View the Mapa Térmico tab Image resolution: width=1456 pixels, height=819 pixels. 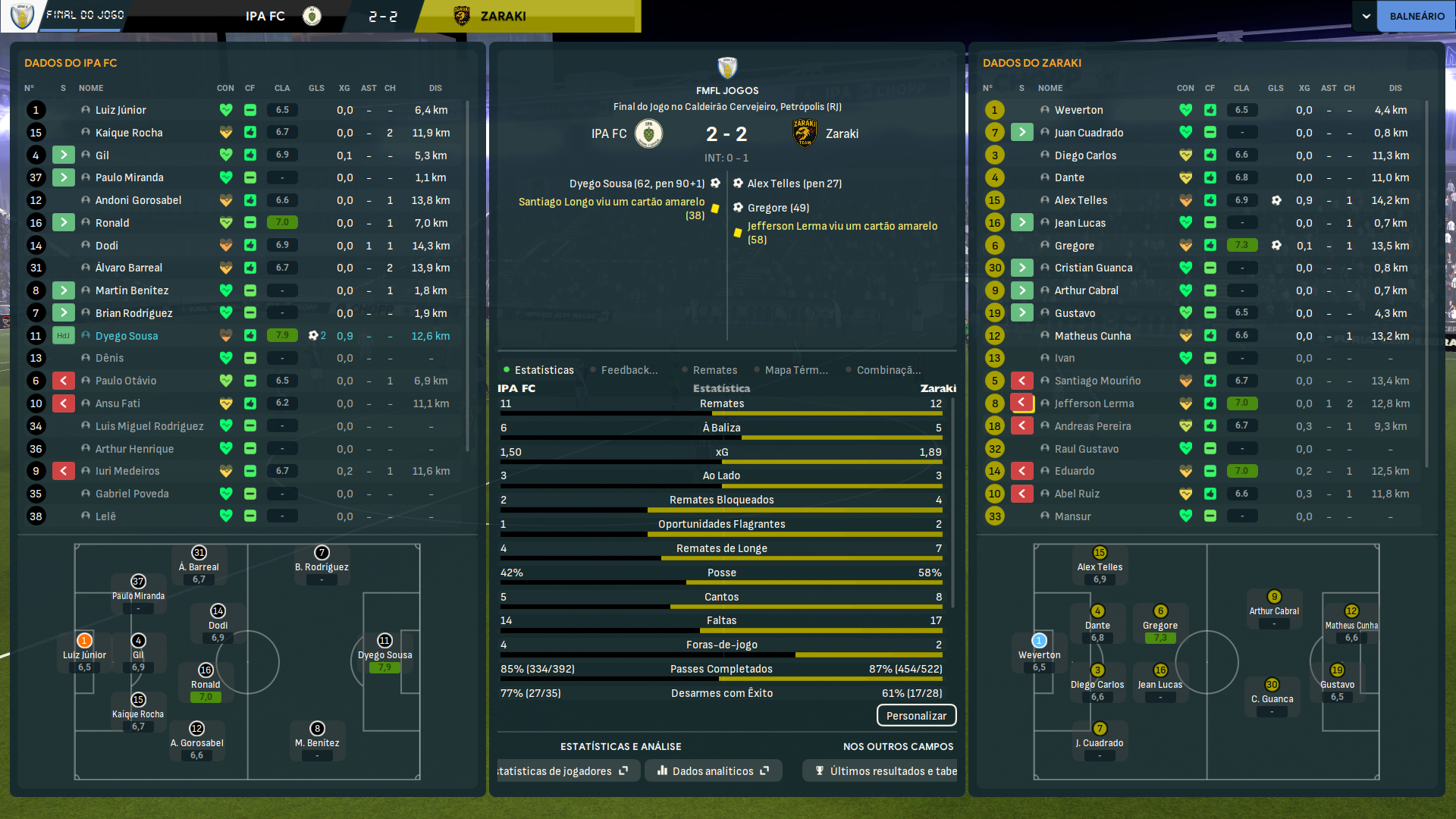click(x=795, y=370)
